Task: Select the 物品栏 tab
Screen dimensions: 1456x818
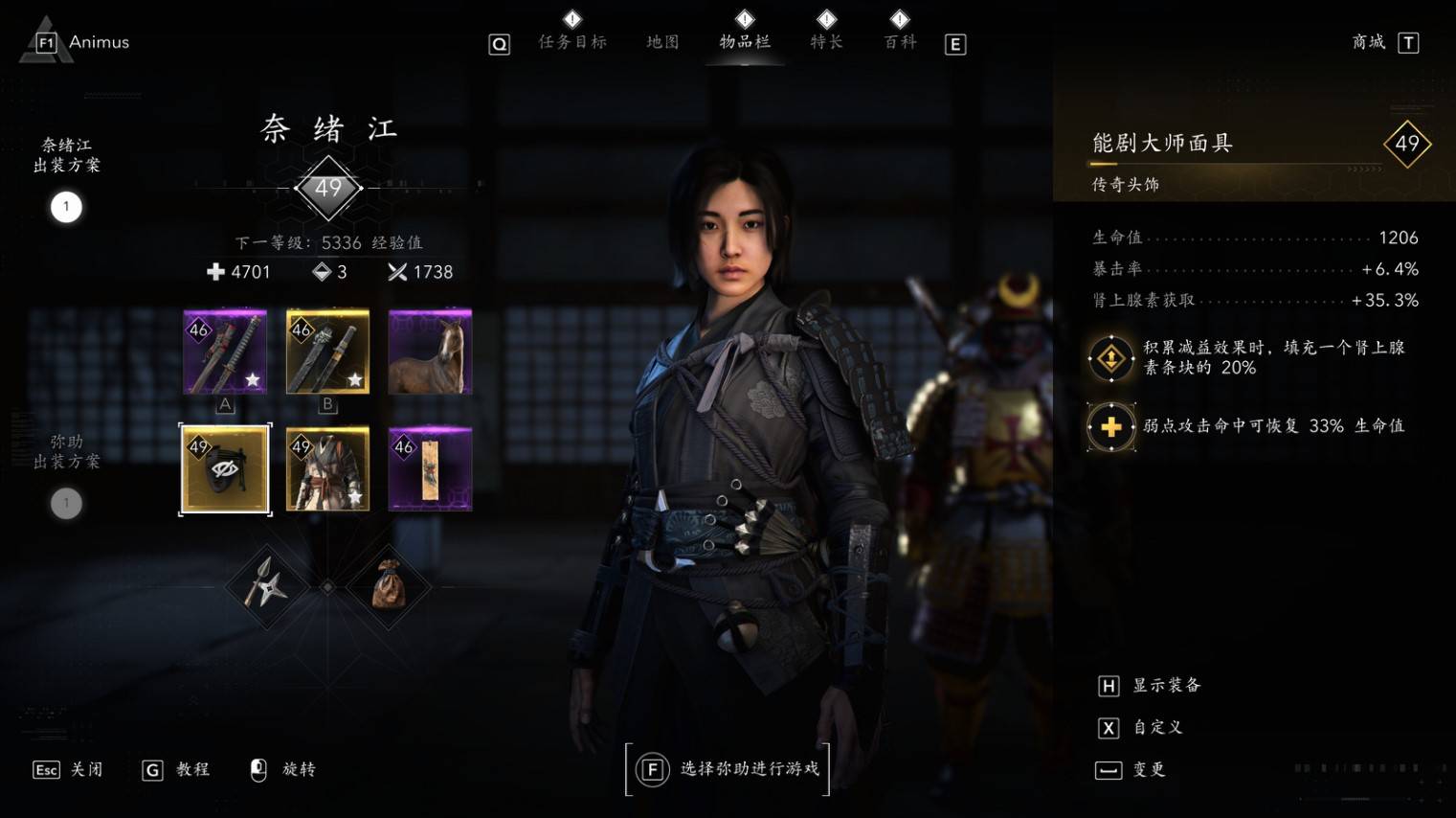Action: (x=745, y=42)
